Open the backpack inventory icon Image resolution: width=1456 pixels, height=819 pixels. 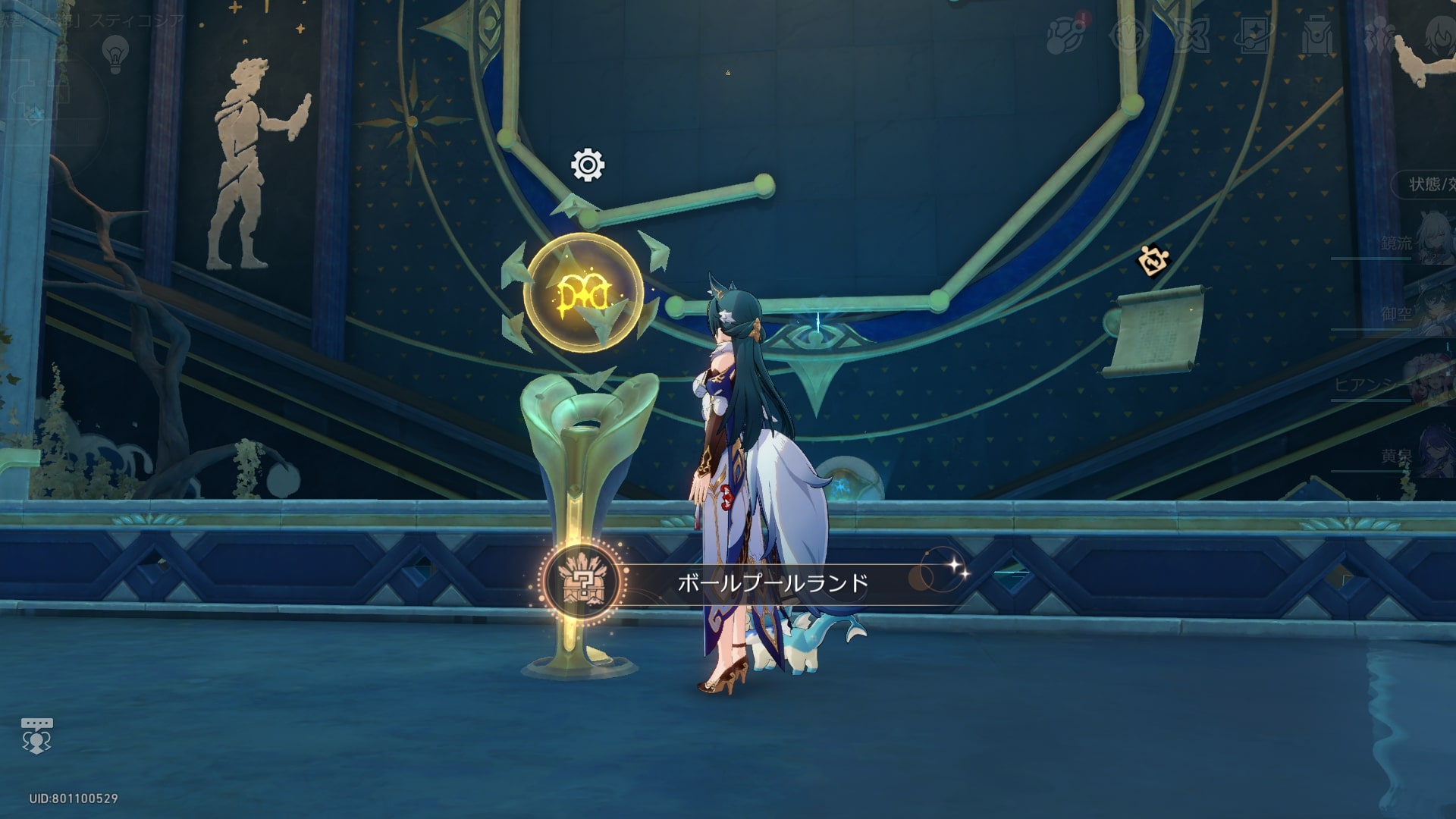coord(1317,36)
